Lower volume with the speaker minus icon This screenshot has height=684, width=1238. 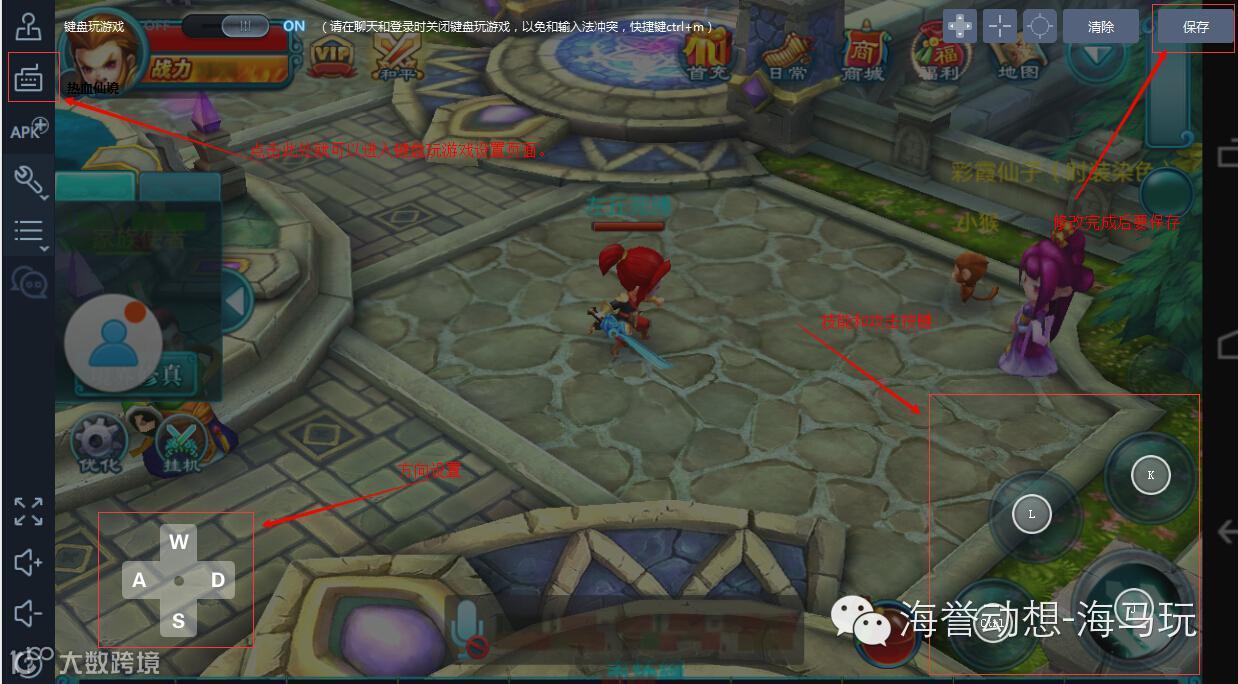[x=28, y=613]
